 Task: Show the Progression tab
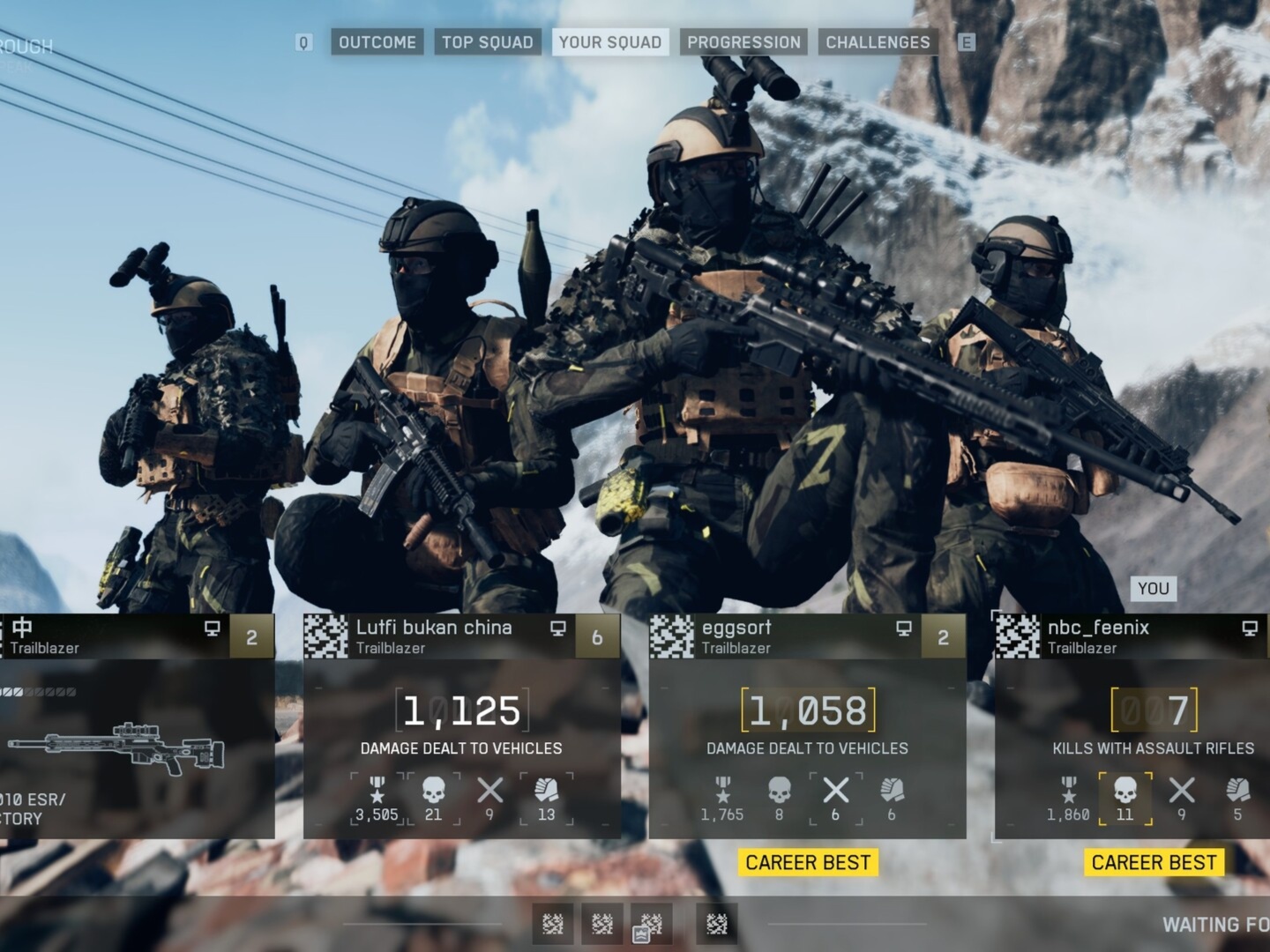click(x=743, y=42)
